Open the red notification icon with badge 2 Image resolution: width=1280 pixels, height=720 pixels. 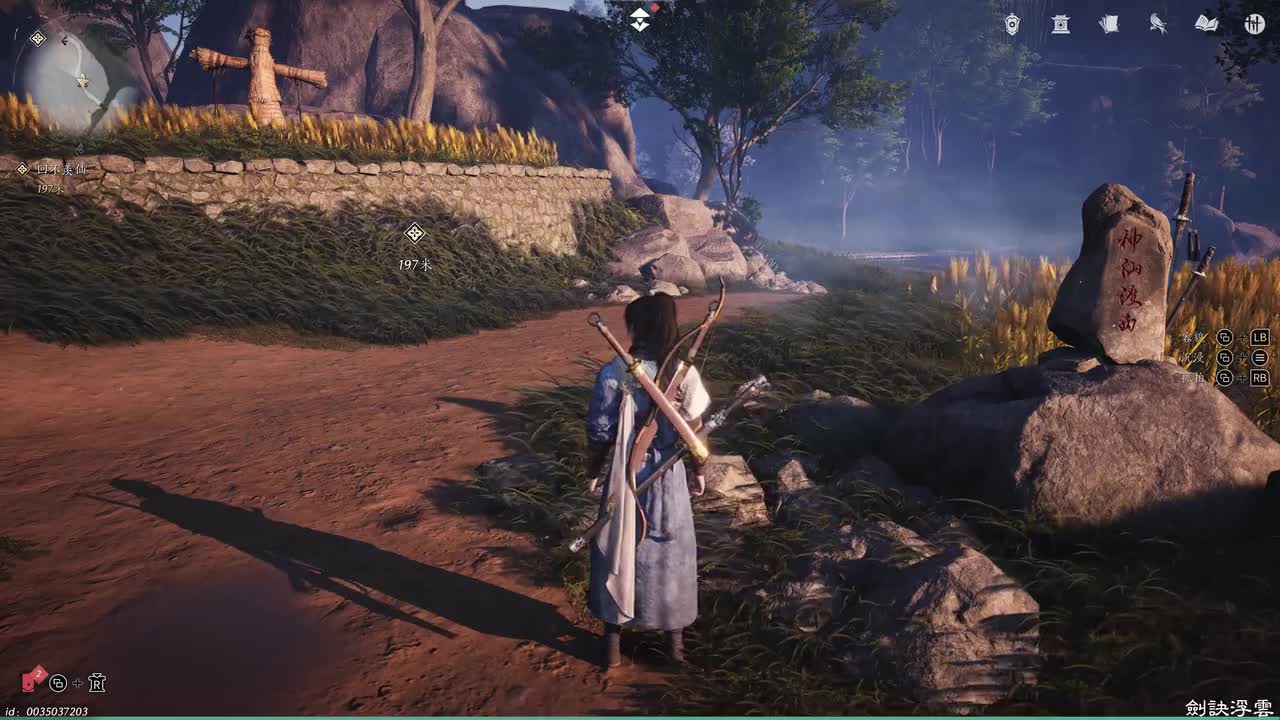click(33, 681)
